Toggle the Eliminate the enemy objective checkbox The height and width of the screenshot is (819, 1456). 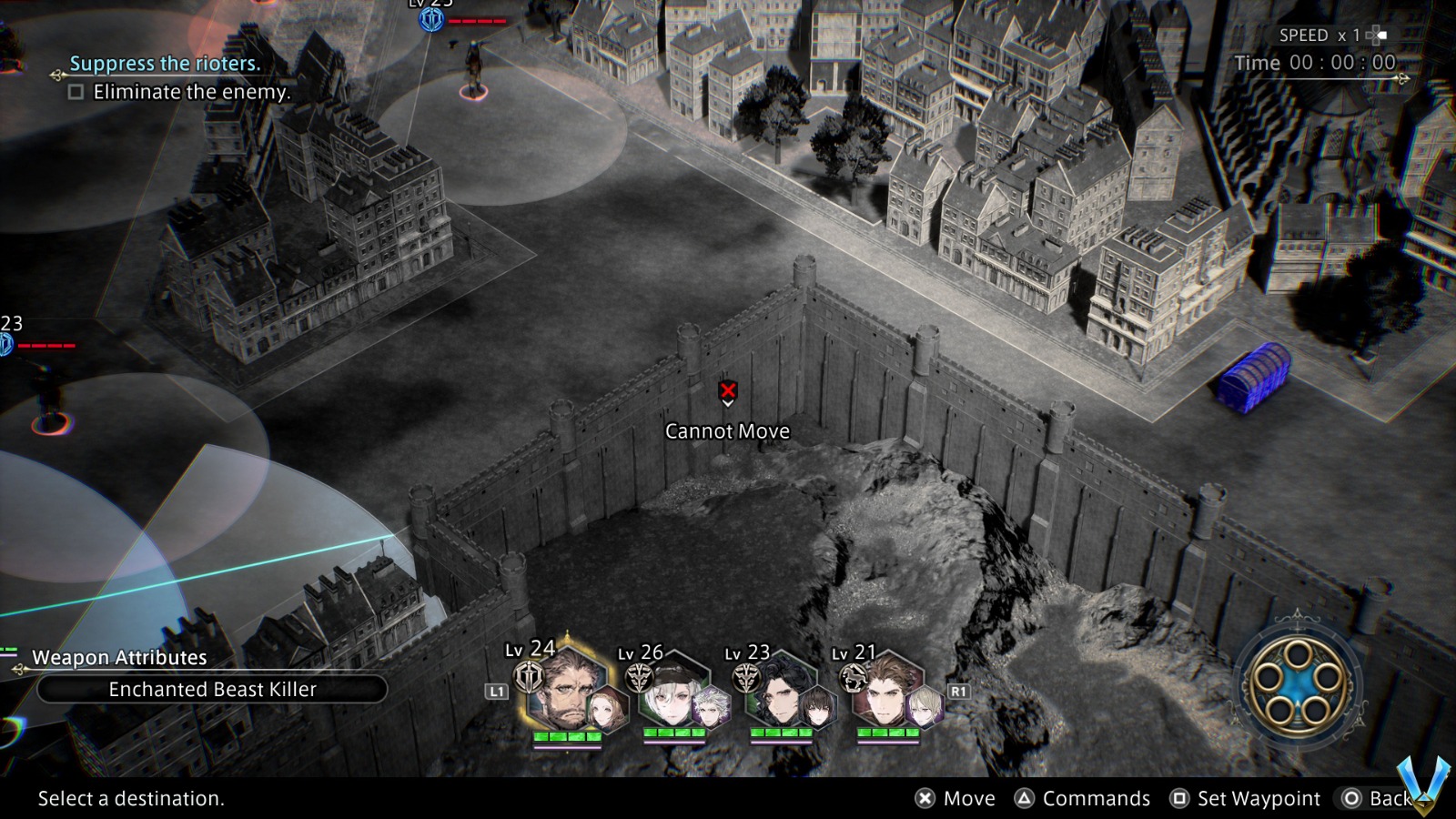click(x=76, y=92)
